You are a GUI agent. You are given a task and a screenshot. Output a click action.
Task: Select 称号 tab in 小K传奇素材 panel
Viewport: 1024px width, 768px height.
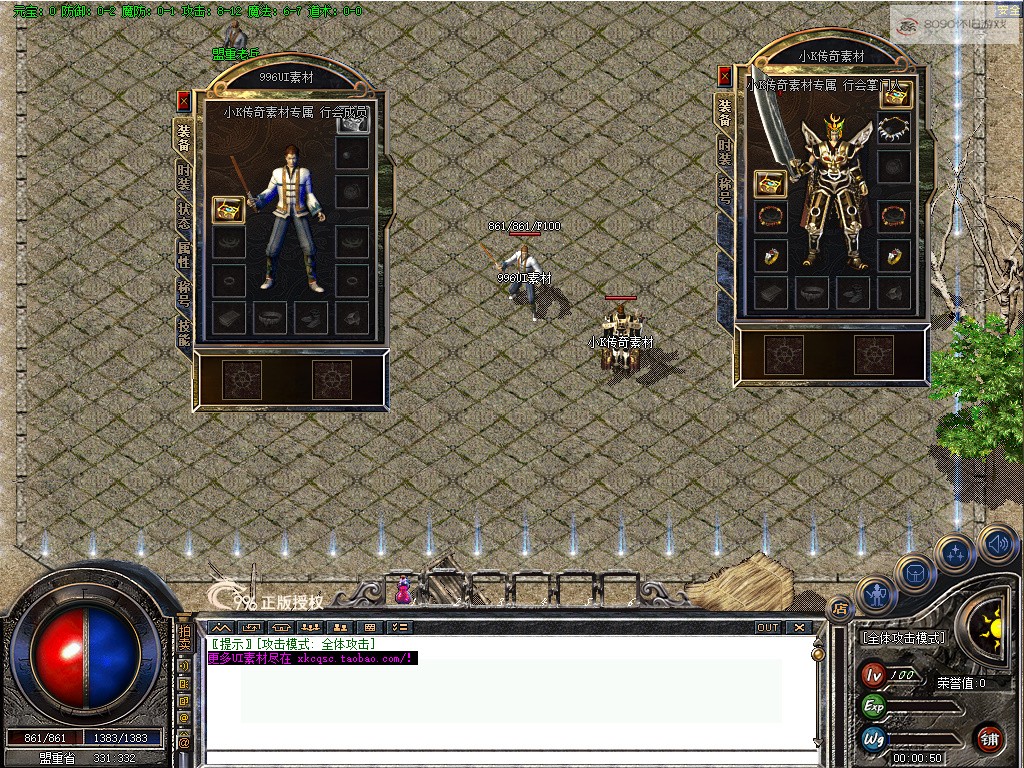coord(724,190)
